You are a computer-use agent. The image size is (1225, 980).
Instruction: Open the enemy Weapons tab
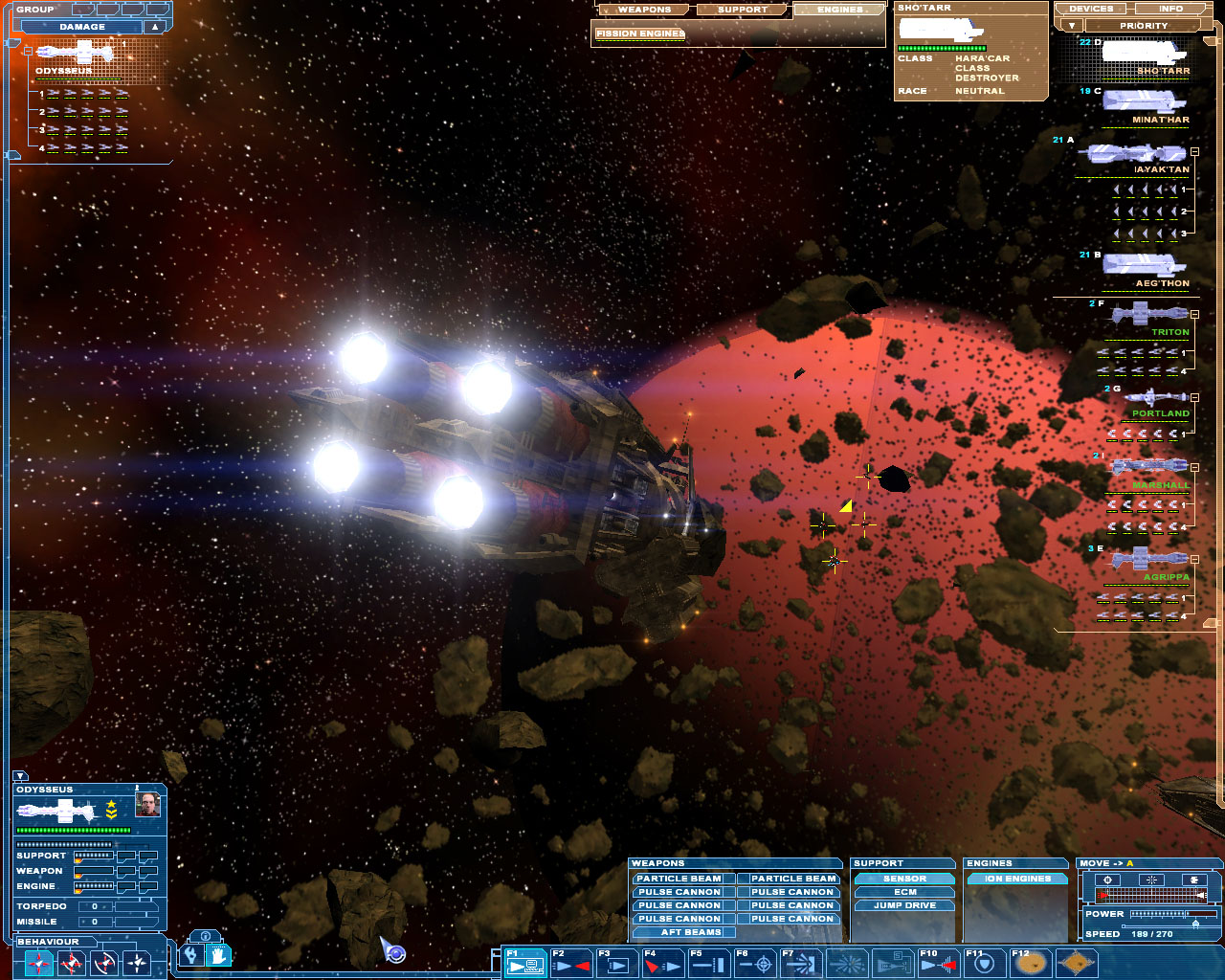(x=644, y=10)
